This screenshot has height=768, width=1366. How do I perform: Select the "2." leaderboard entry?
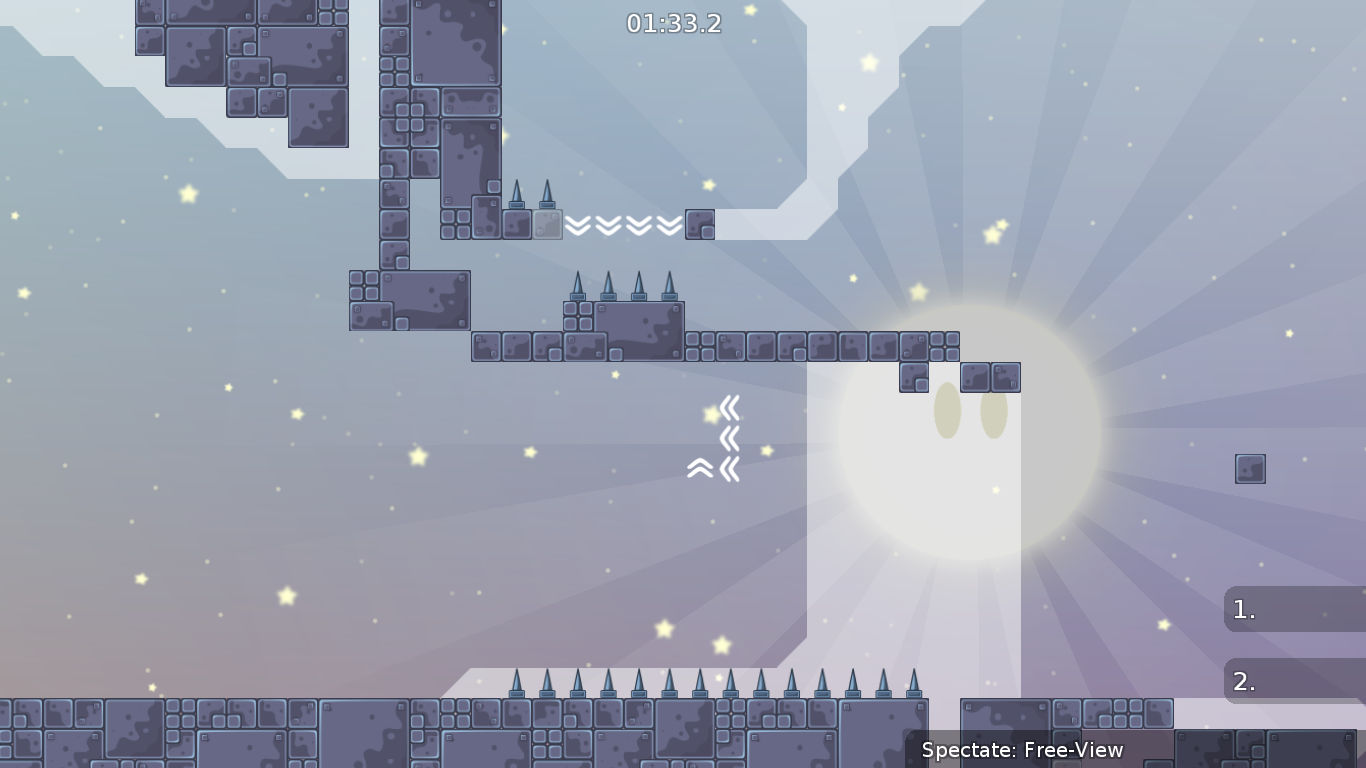click(1295, 681)
